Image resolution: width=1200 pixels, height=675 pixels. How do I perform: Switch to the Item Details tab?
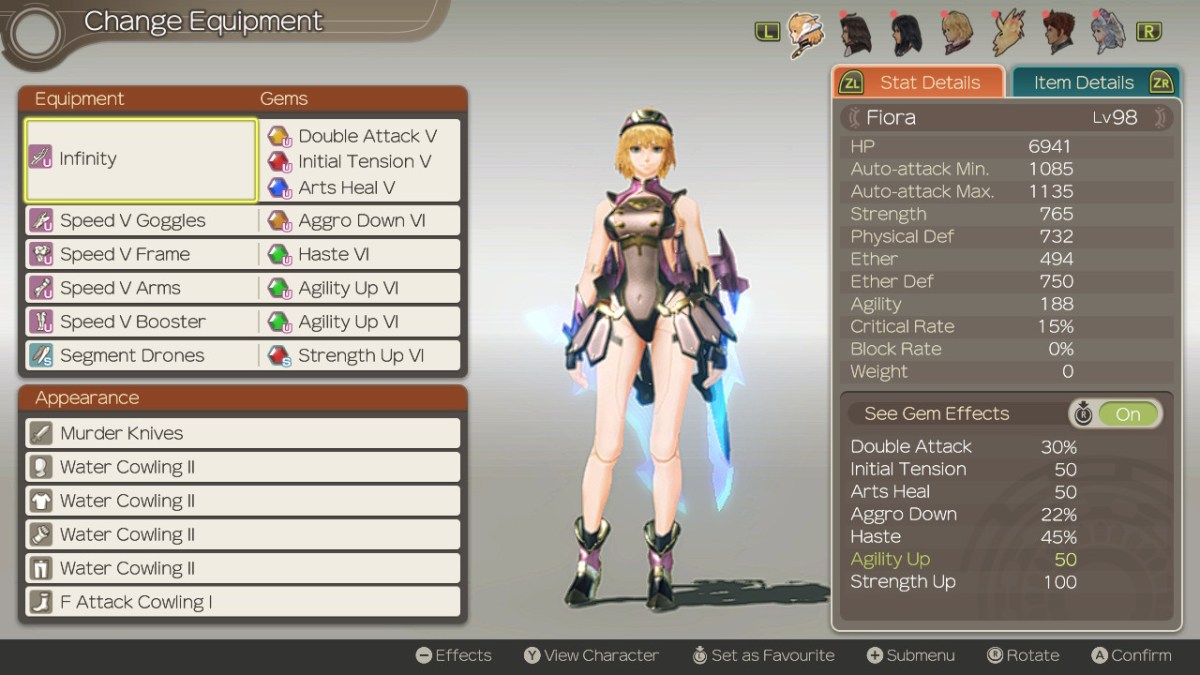(1093, 83)
